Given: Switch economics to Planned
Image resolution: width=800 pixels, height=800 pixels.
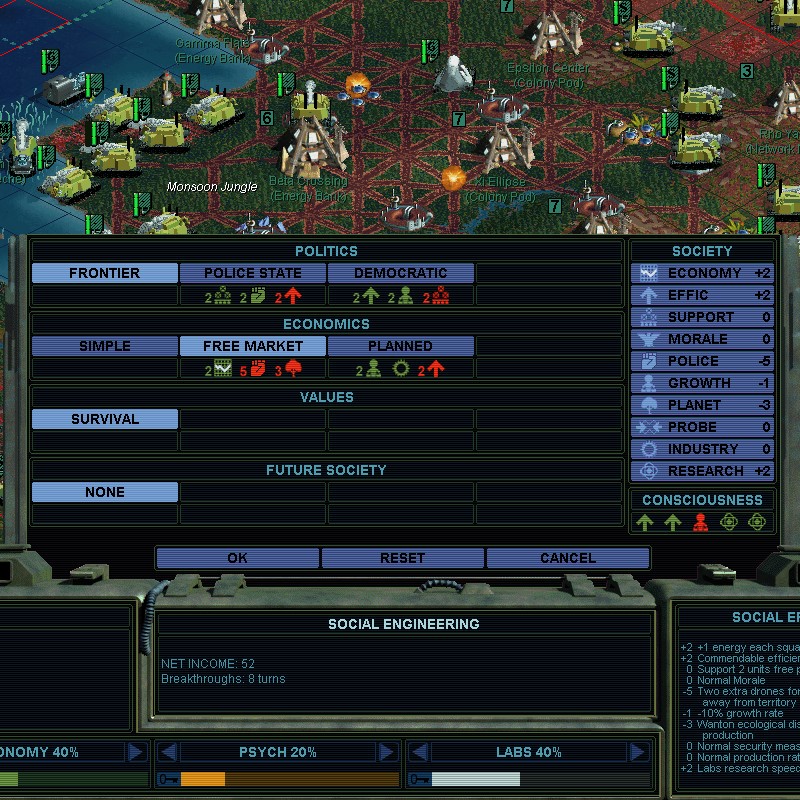Looking at the screenshot, I should 400,346.
